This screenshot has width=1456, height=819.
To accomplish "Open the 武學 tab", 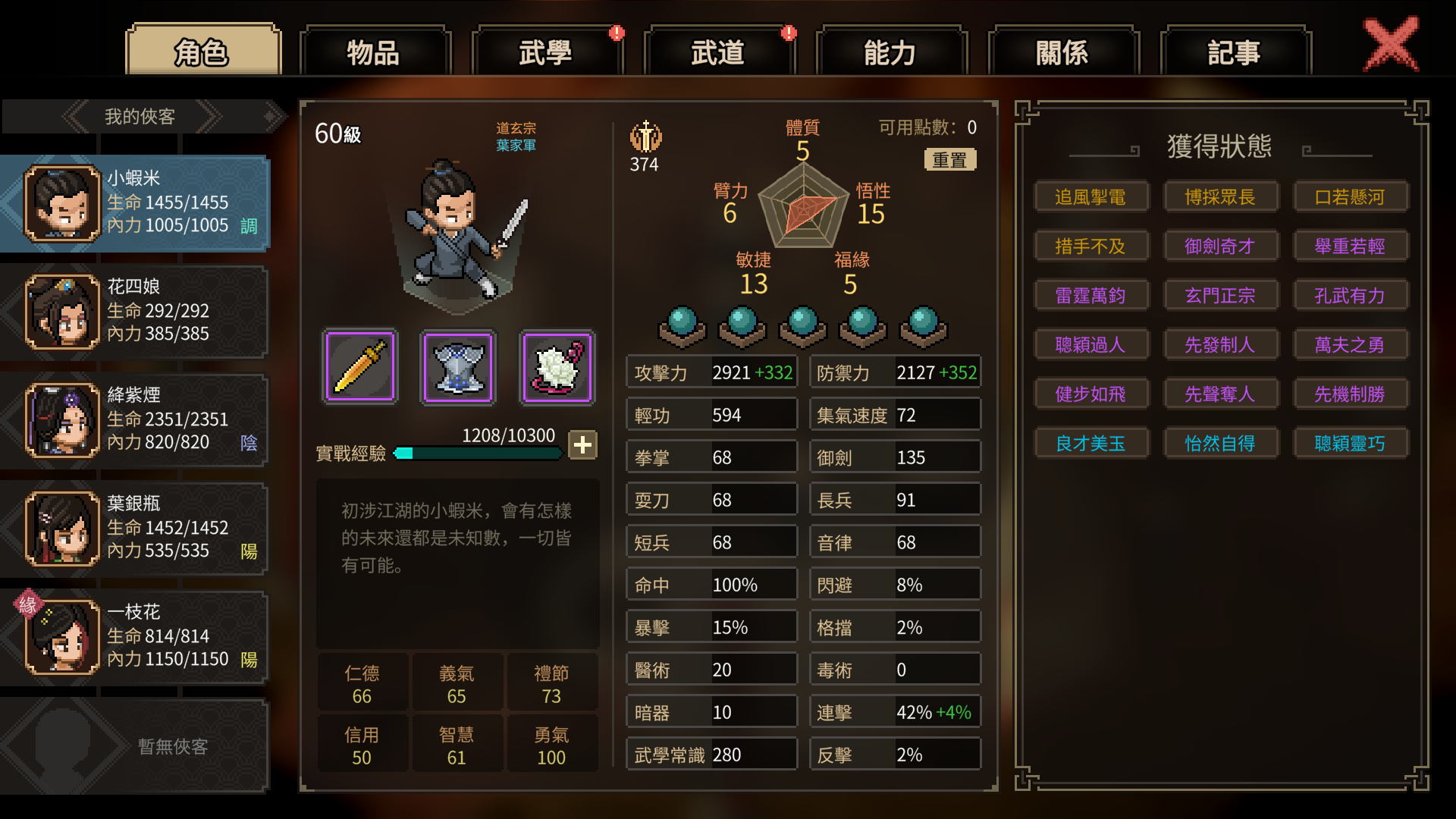I will click(x=546, y=52).
